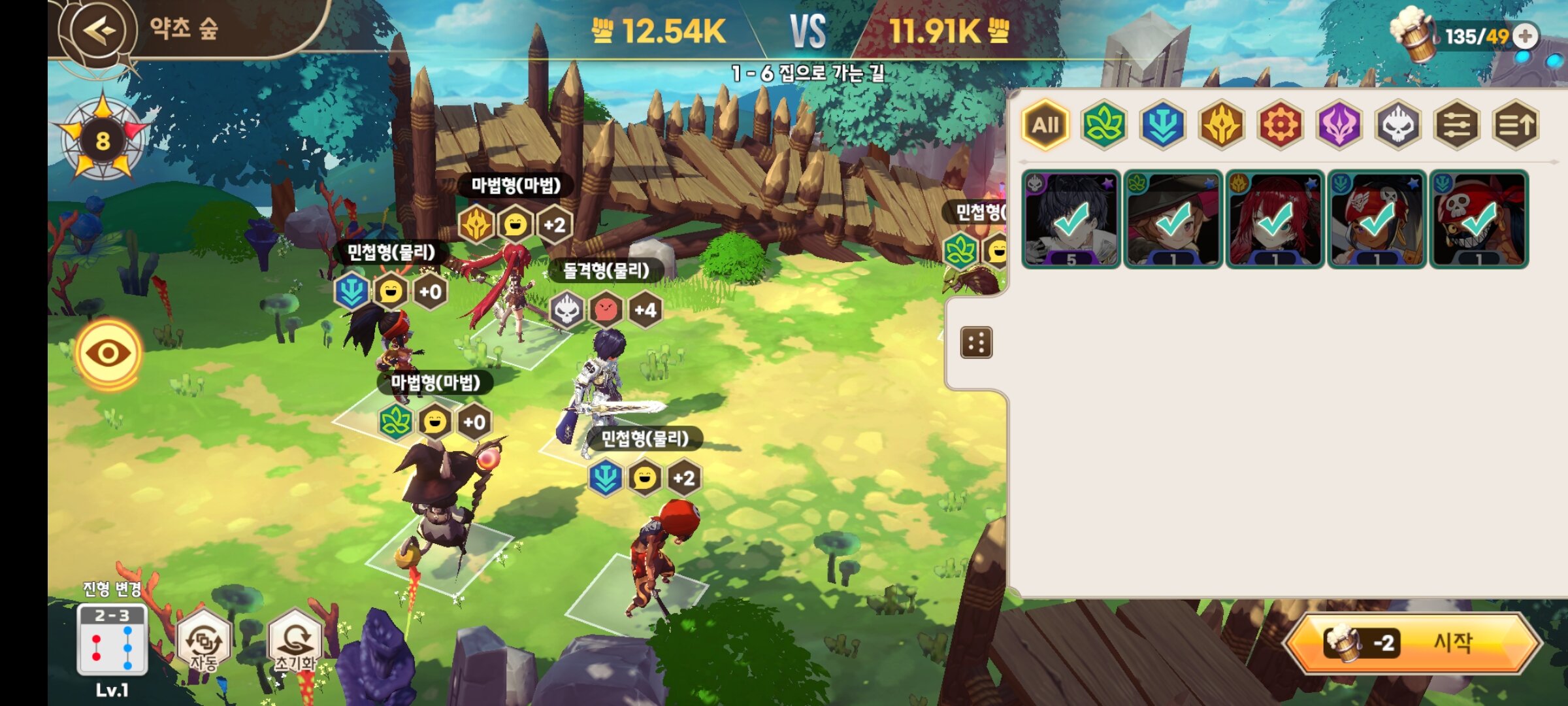Add more beer stamina with plus button
This screenshot has width=1568, height=706.
click(x=1526, y=36)
